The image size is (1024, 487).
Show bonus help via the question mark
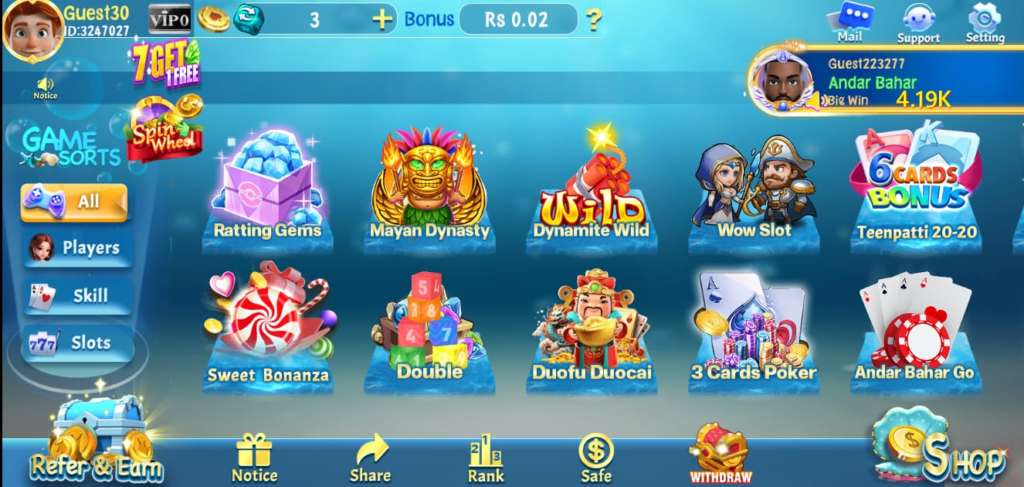594,19
